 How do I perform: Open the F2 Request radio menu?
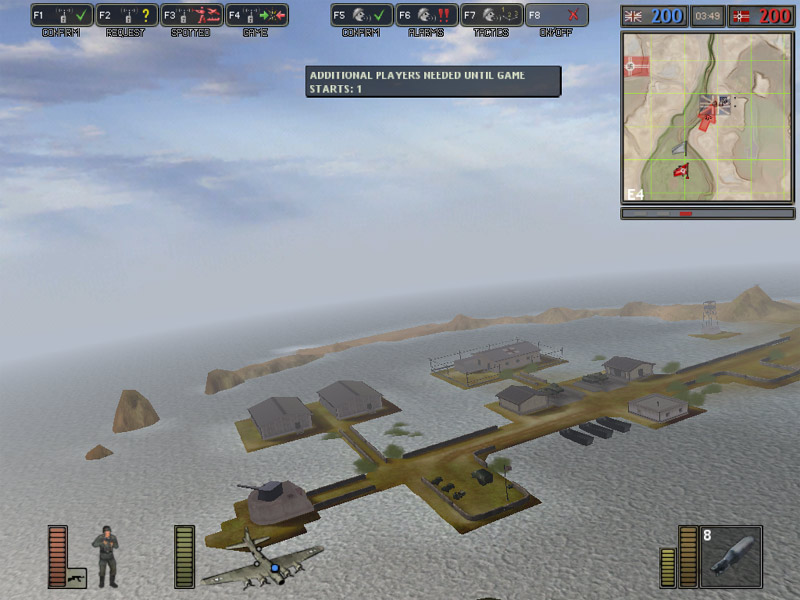click(x=126, y=15)
